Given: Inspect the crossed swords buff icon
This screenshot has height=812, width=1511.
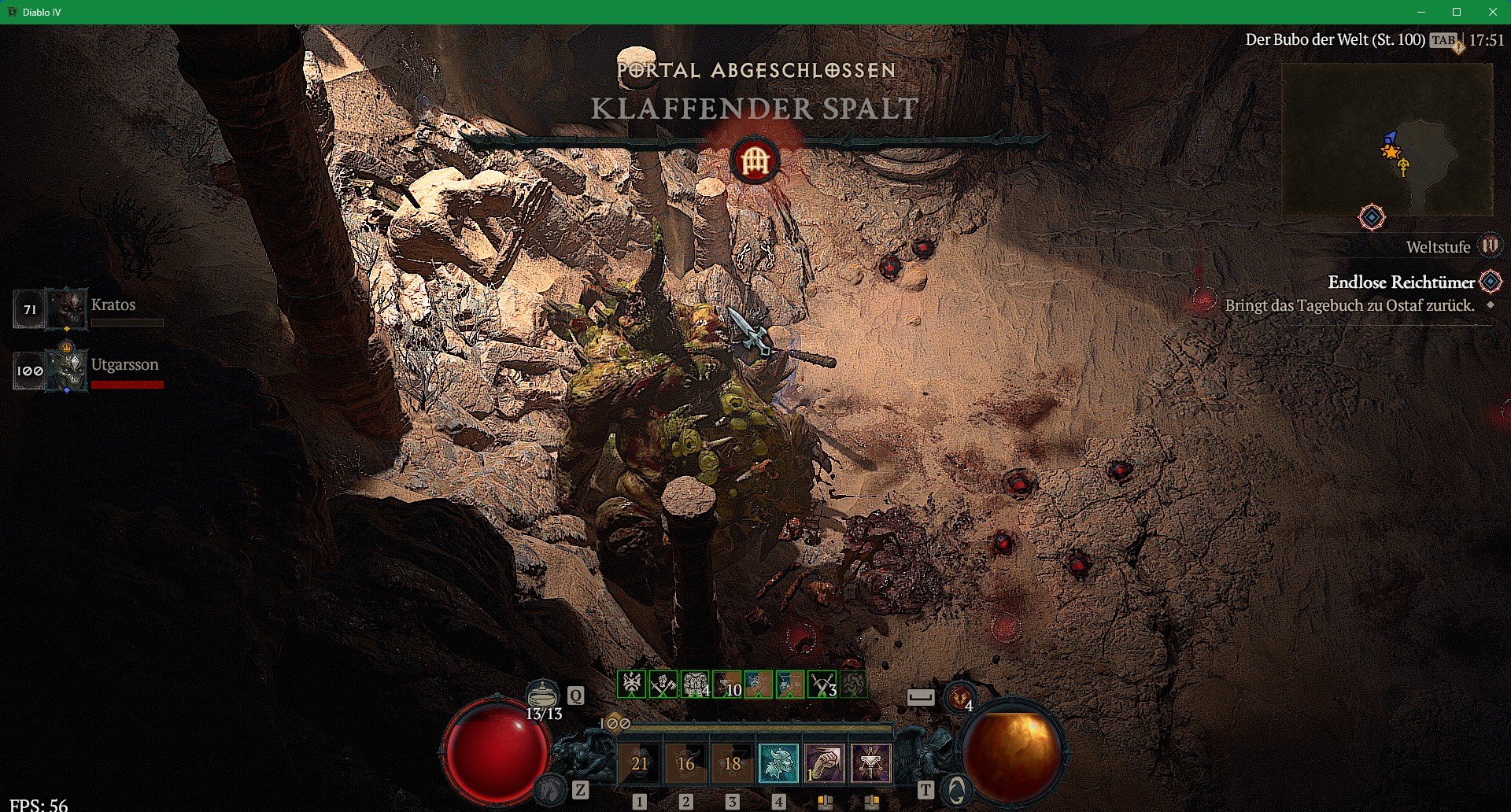Looking at the screenshot, I should coord(822,685).
